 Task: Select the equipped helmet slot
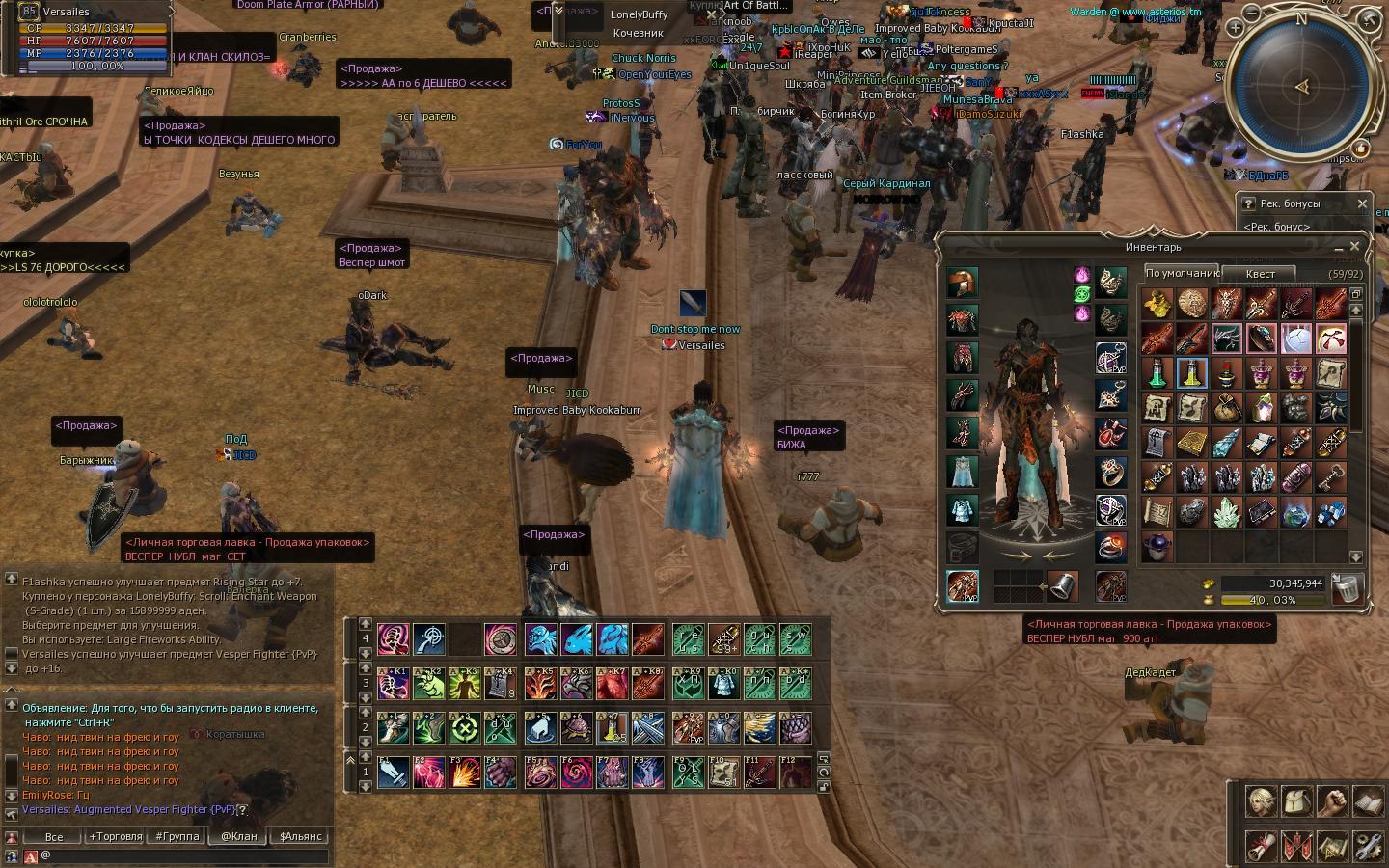(962, 283)
